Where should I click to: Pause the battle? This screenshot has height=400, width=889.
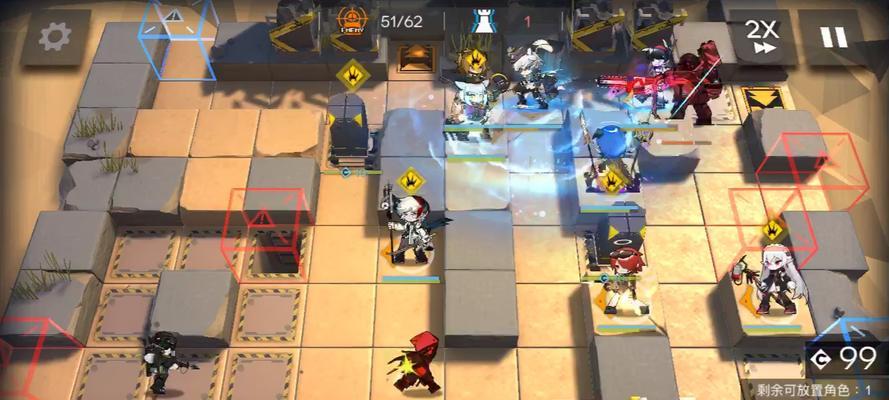[833, 37]
